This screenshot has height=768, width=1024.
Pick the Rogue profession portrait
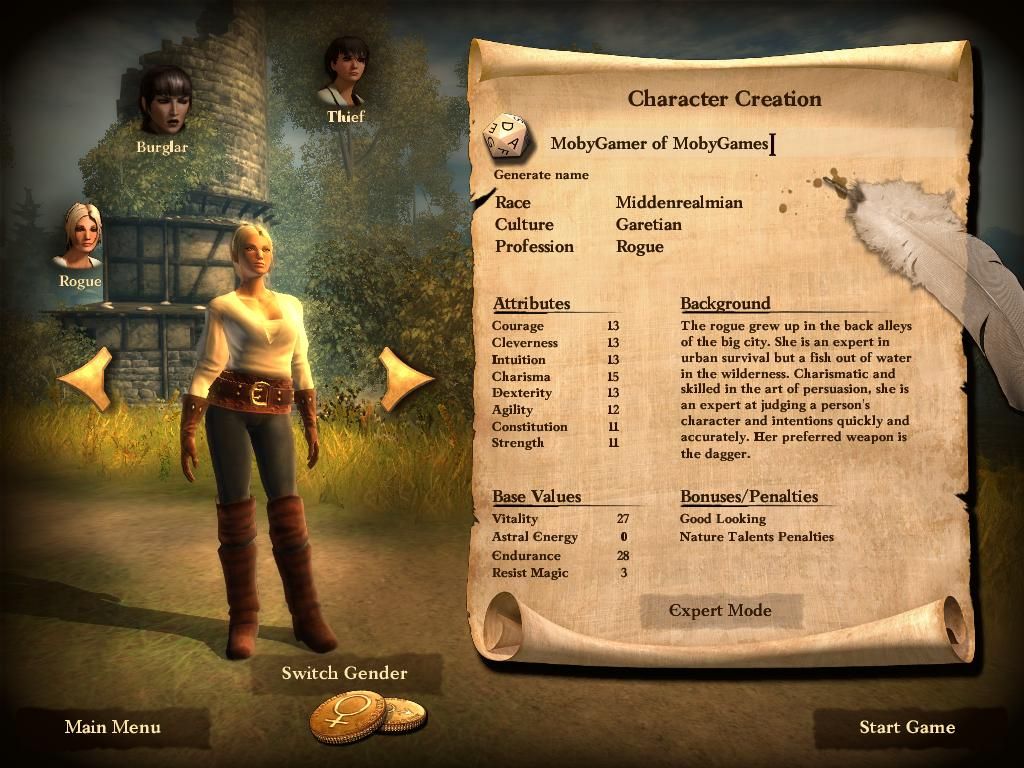pos(82,237)
